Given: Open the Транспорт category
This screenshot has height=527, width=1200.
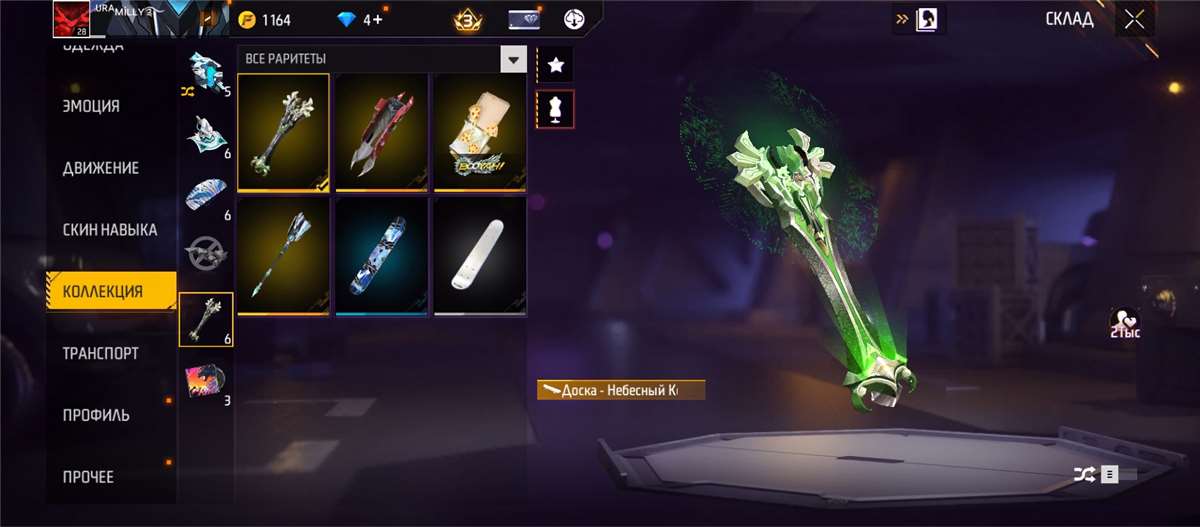Looking at the screenshot, I should [x=100, y=354].
